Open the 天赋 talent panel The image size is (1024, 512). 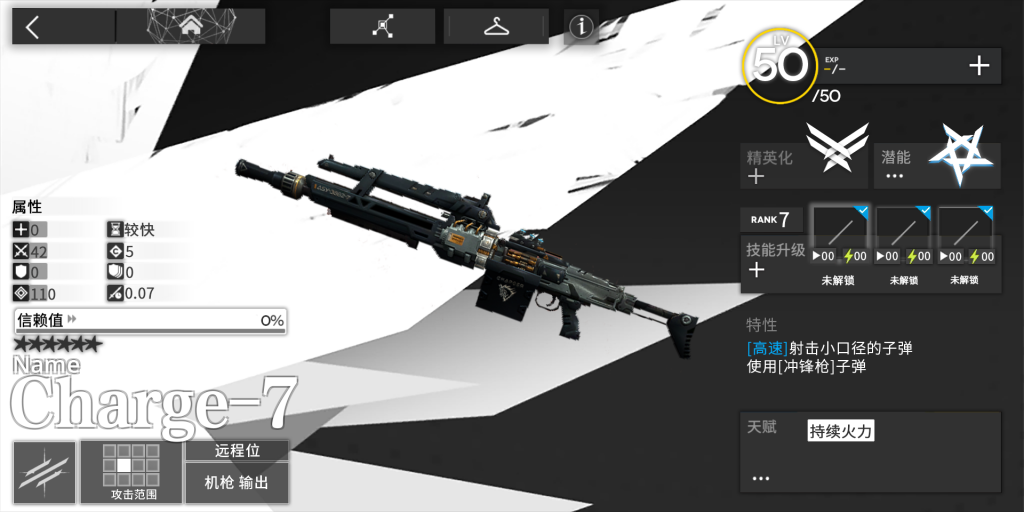(869, 451)
